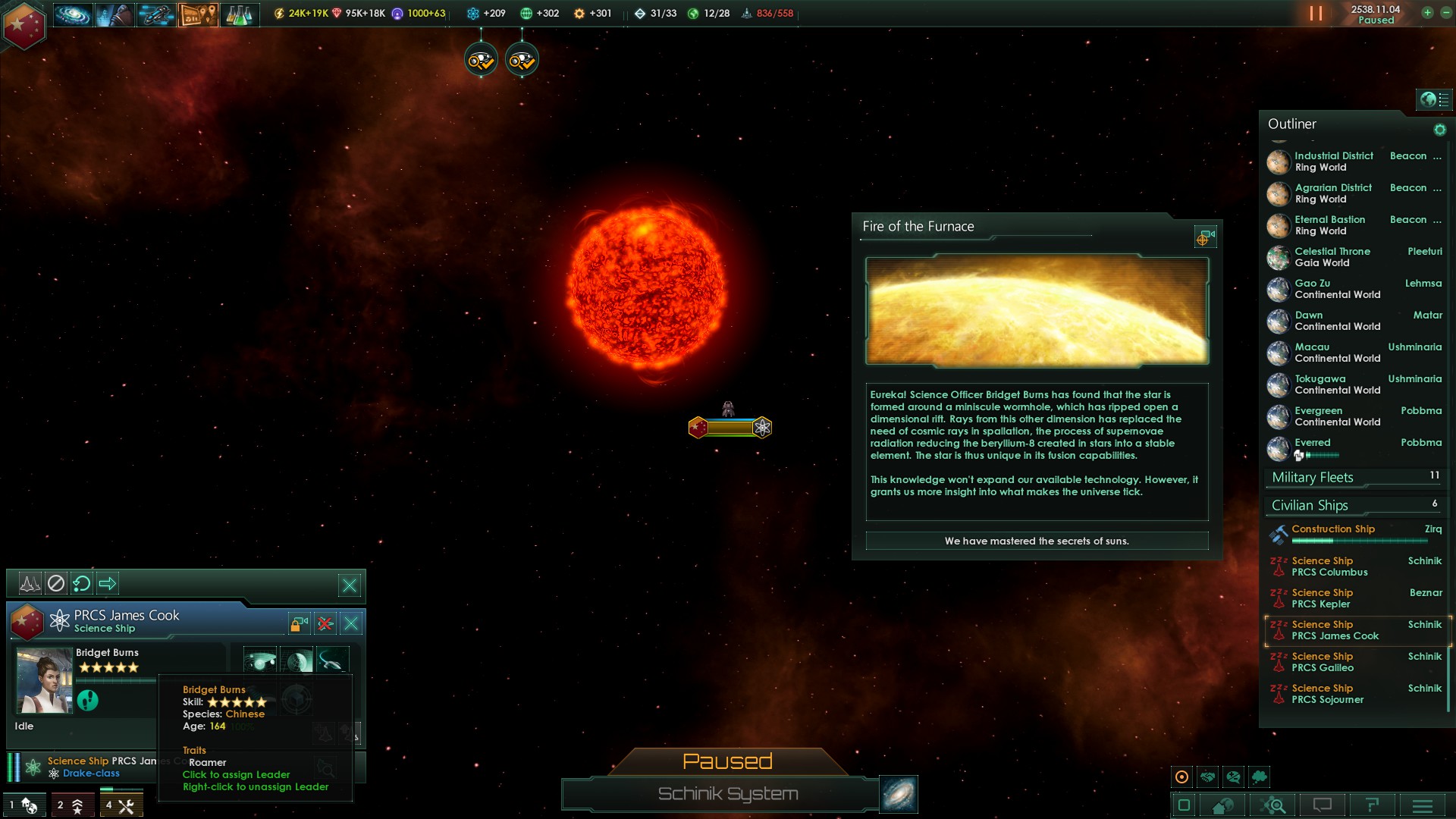The width and height of the screenshot is (1456, 819).
Task: Open the first notification alert icon
Action: pos(481,60)
